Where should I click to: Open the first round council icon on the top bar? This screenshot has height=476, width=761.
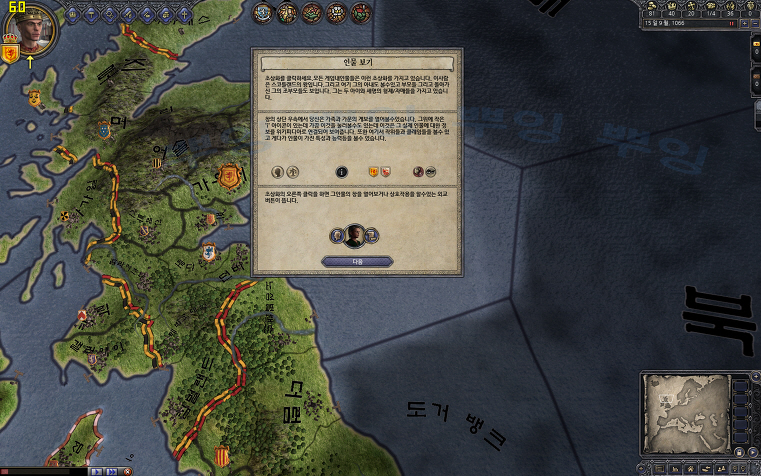(x=263, y=12)
